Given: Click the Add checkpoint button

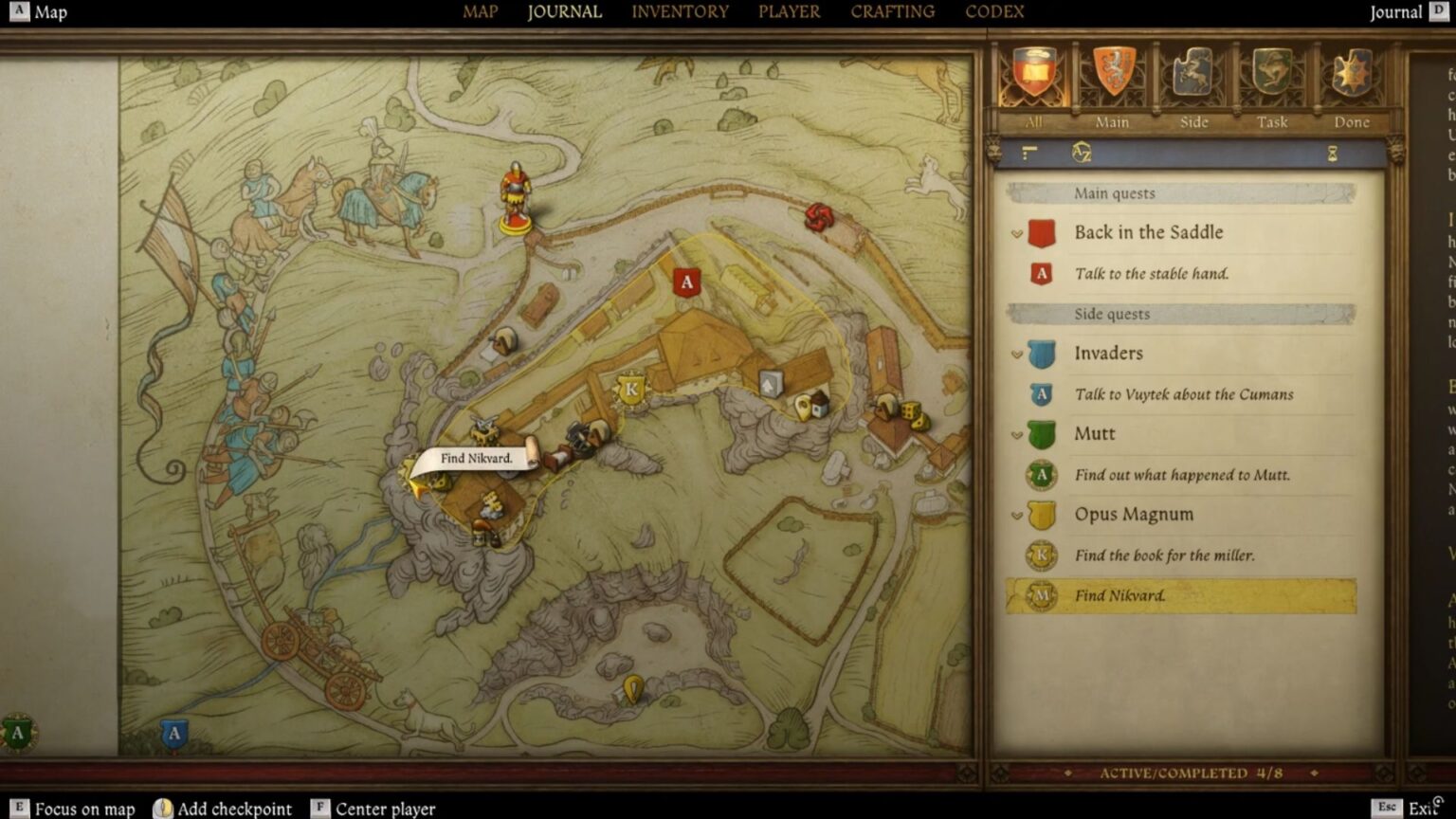Looking at the screenshot, I should [222, 808].
